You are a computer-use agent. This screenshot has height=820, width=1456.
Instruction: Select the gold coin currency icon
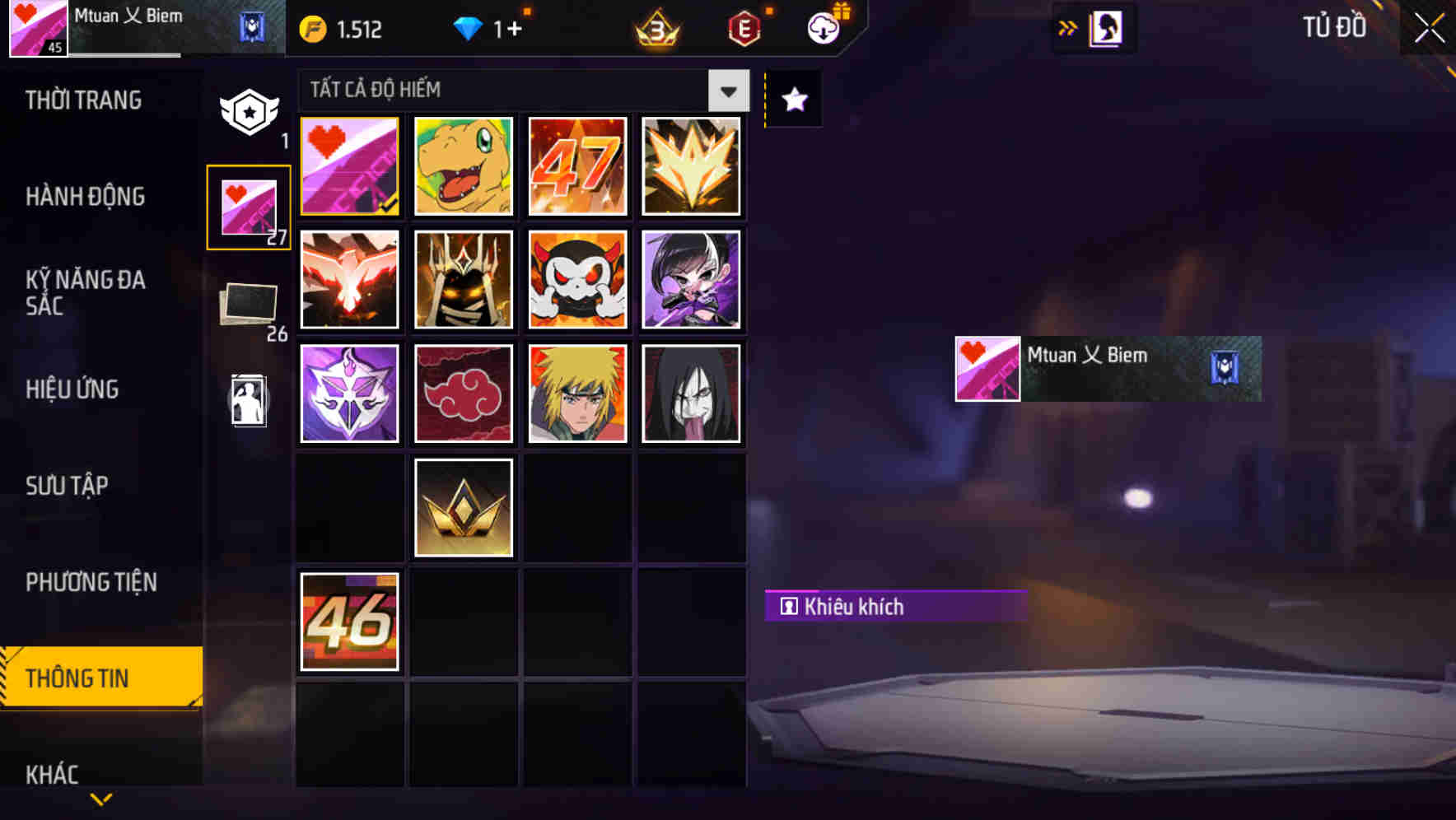point(311,29)
